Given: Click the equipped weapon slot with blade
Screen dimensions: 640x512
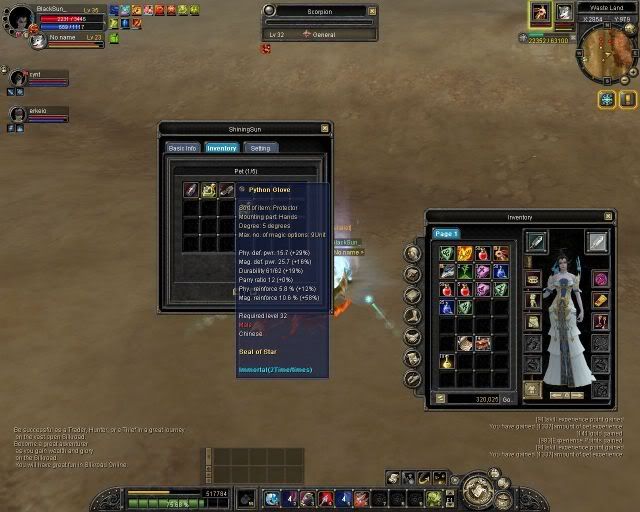Looking at the screenshot, I should click(536, 241).
